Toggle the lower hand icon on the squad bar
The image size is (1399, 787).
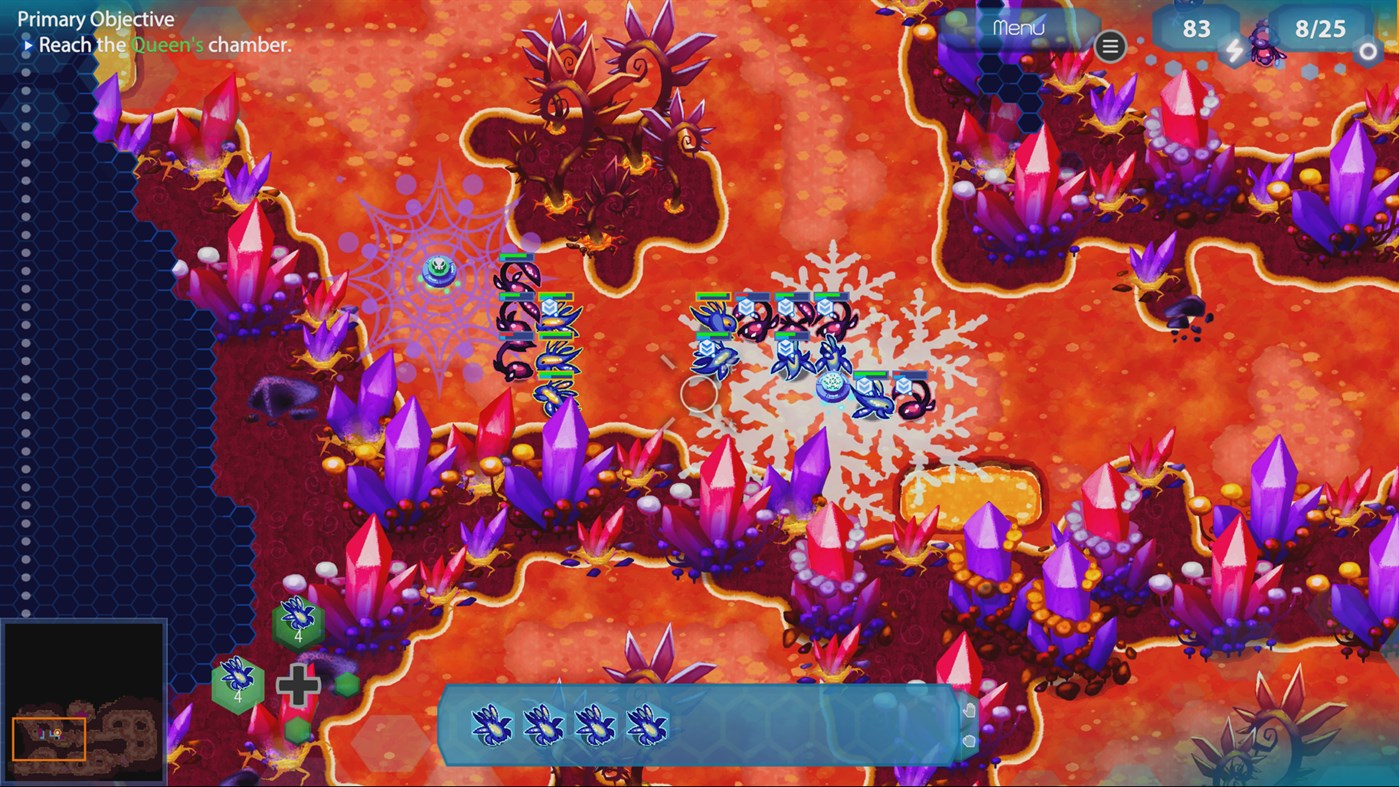968,743
